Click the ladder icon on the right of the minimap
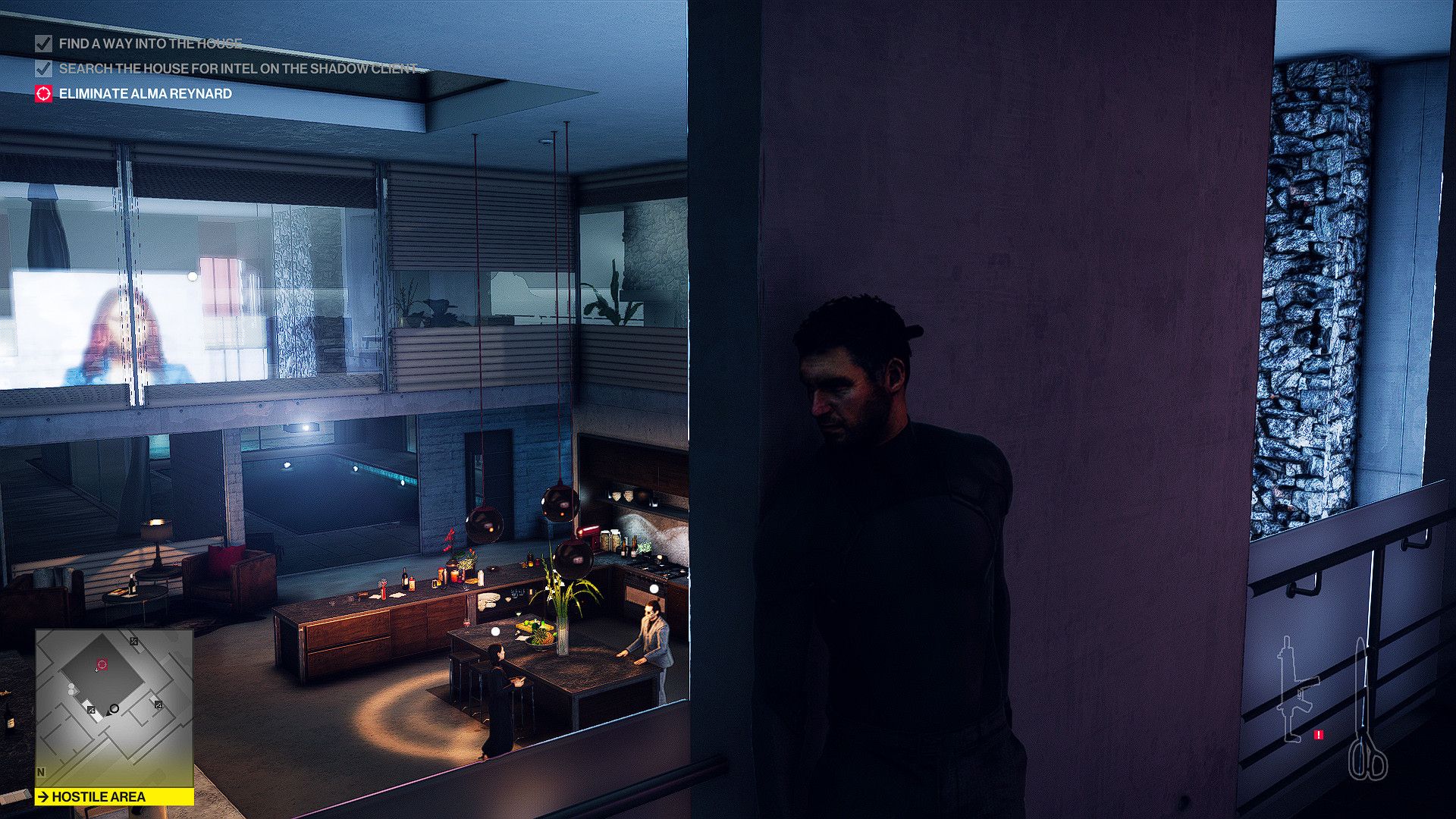The height and width of the screenshot is (819, 1456). click(x=158, y=705)
